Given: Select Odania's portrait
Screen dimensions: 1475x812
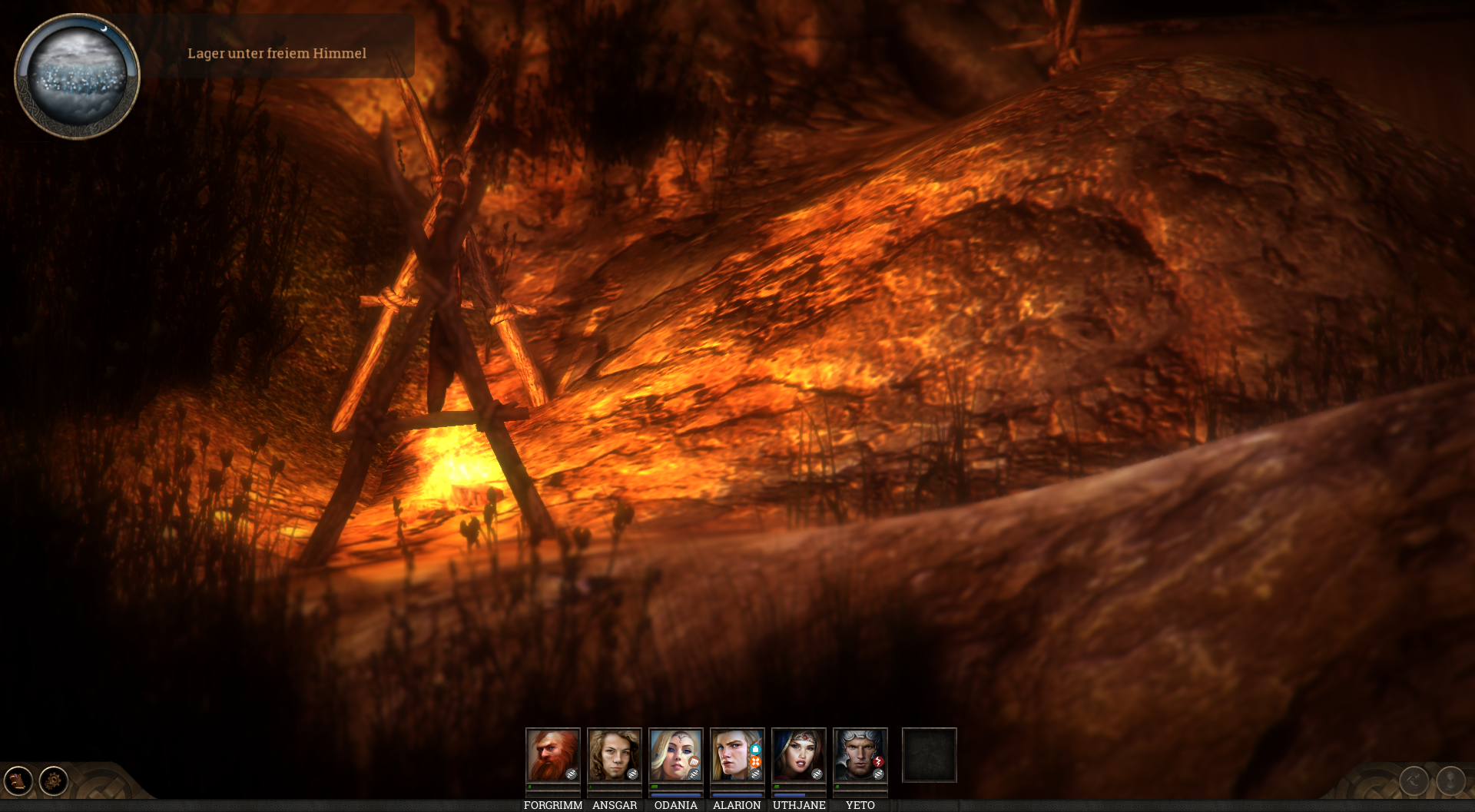Looking at the screenshot, I should pyautogui.click(x=675, y=754).
